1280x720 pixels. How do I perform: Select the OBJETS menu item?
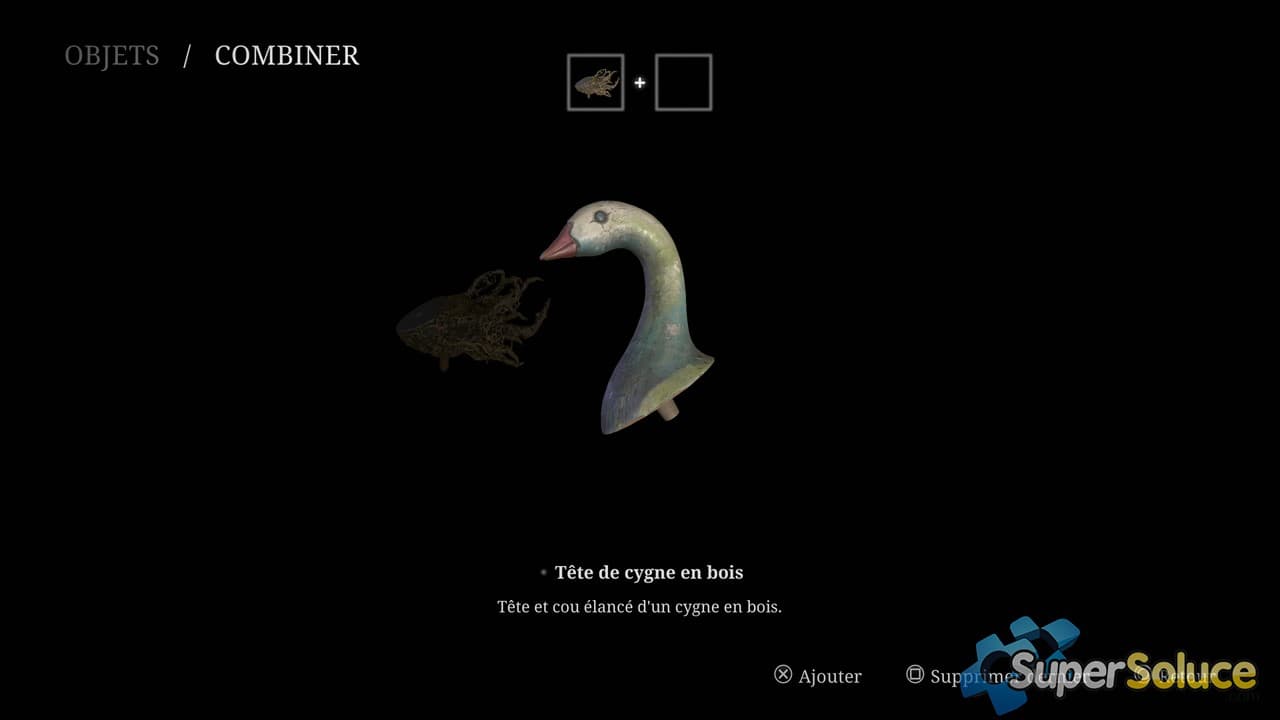point(111,56)
